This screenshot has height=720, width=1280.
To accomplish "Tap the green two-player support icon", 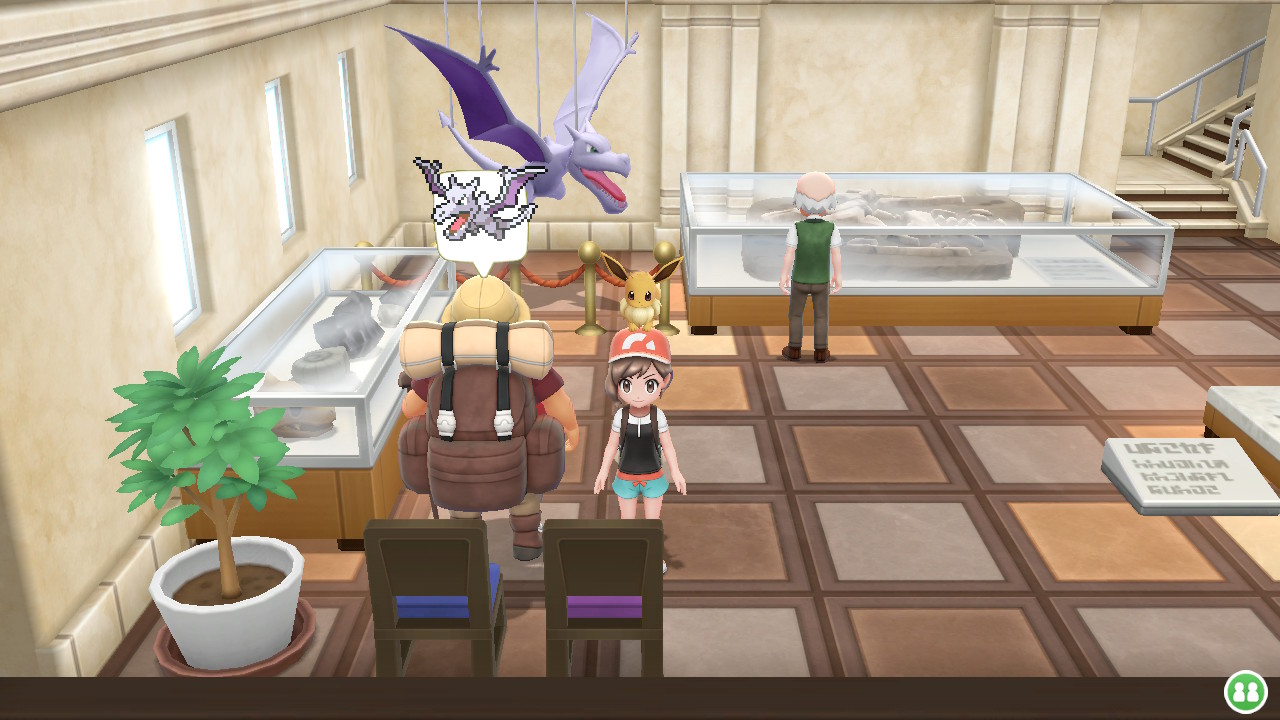I will [x=1245, y=691].
